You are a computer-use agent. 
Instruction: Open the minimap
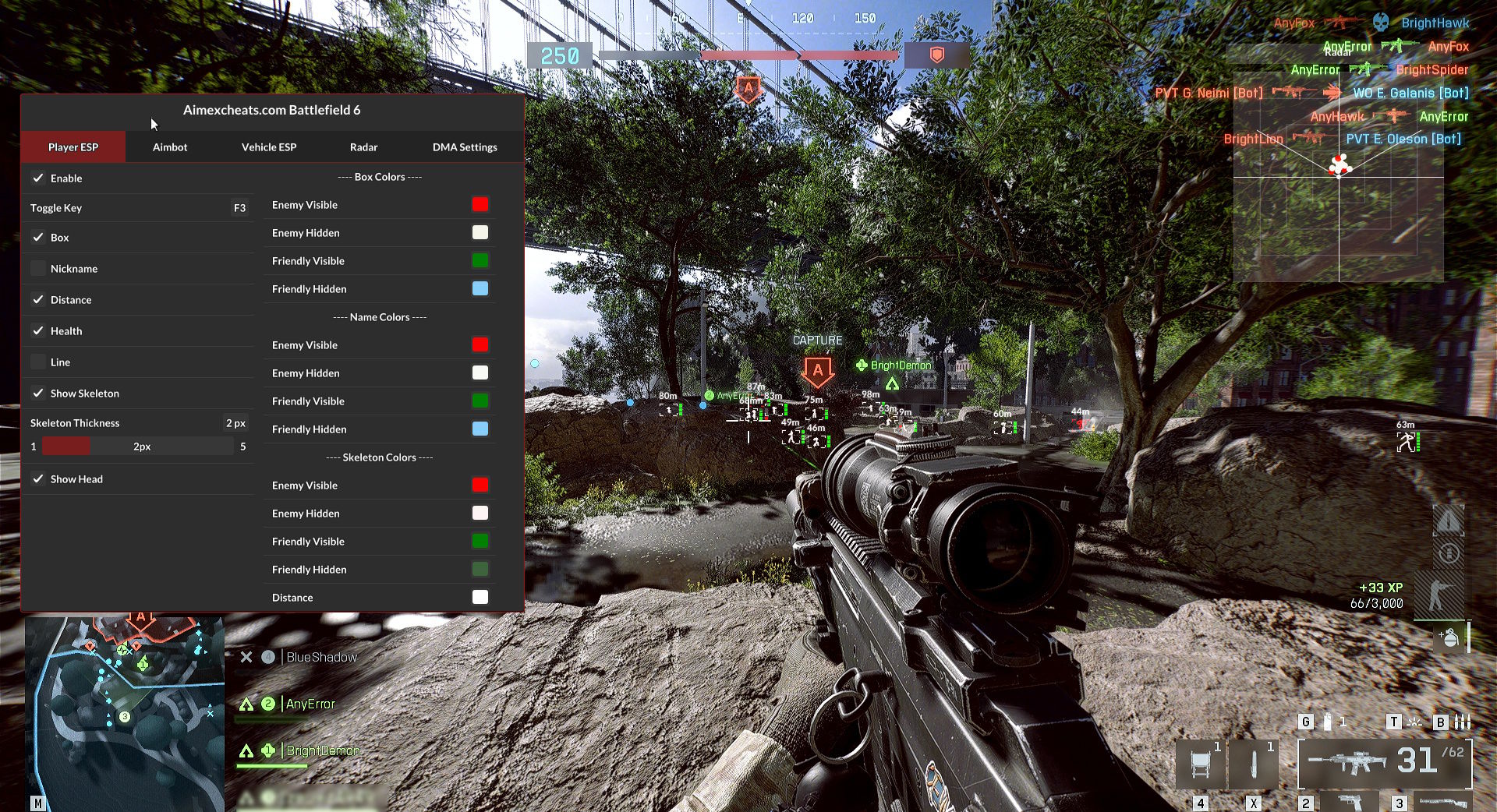click(x=125, y=713)
